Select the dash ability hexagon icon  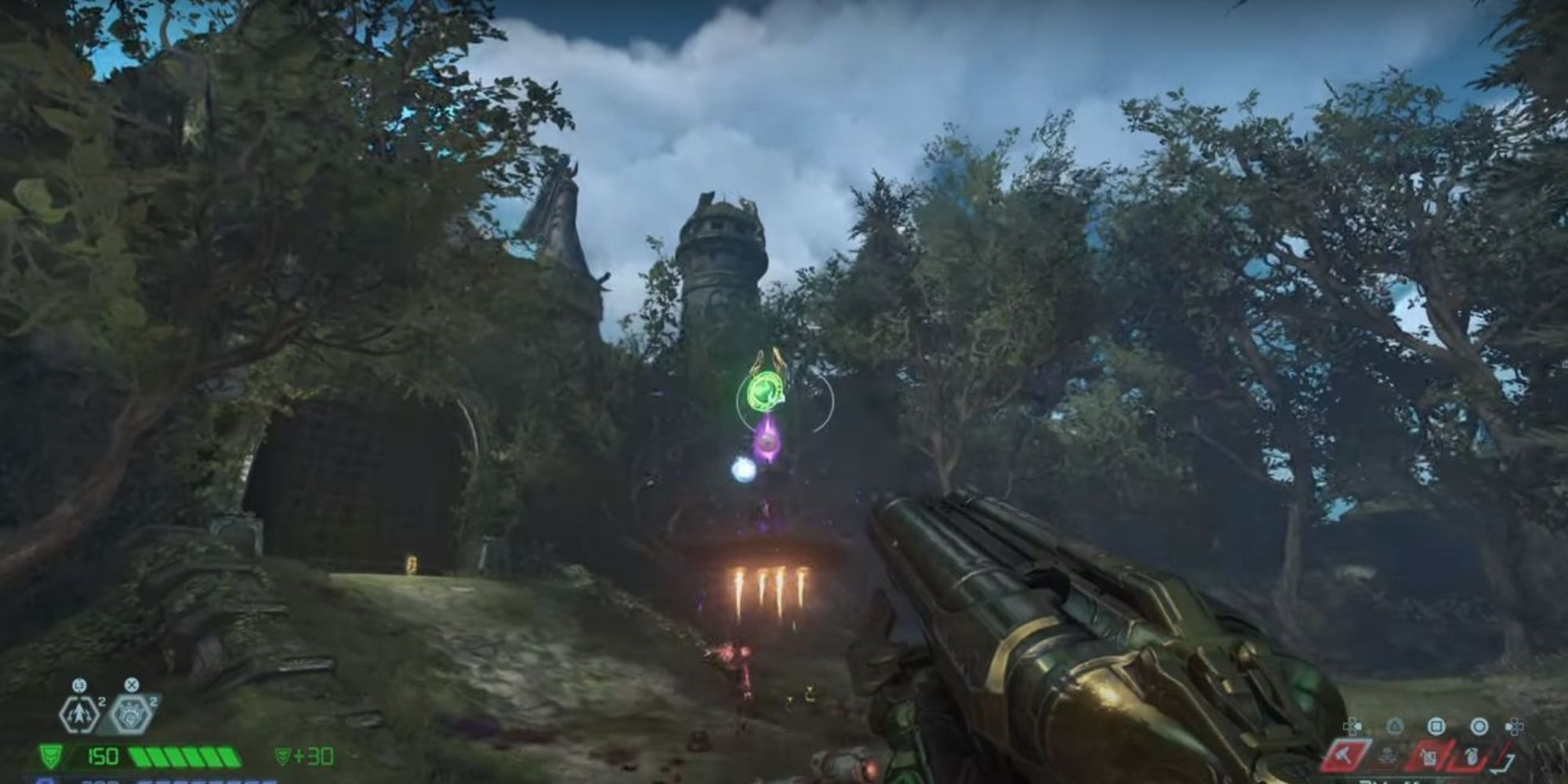(x=78, y=714)
